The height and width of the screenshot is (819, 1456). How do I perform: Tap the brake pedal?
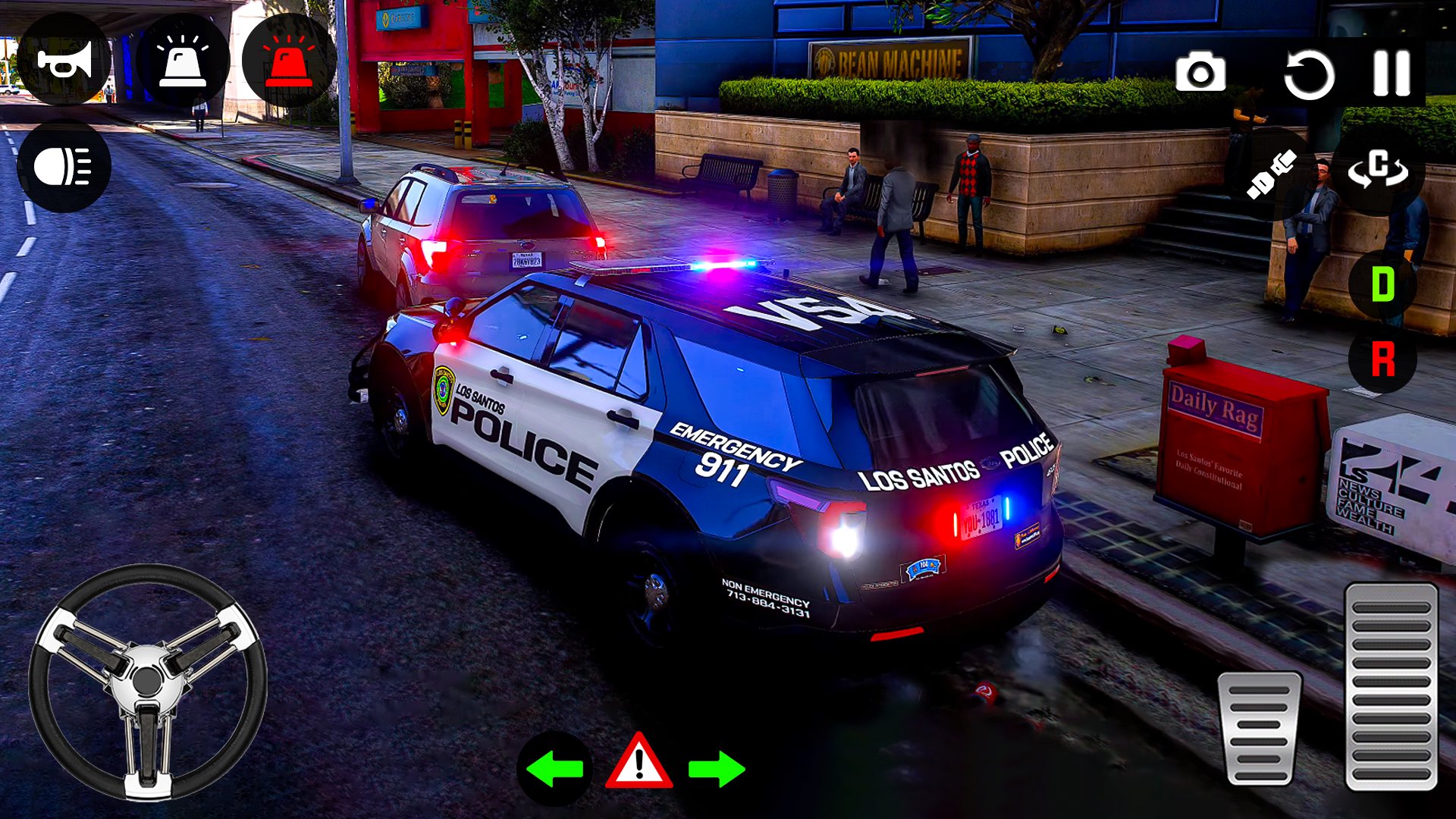[1259, 728]
